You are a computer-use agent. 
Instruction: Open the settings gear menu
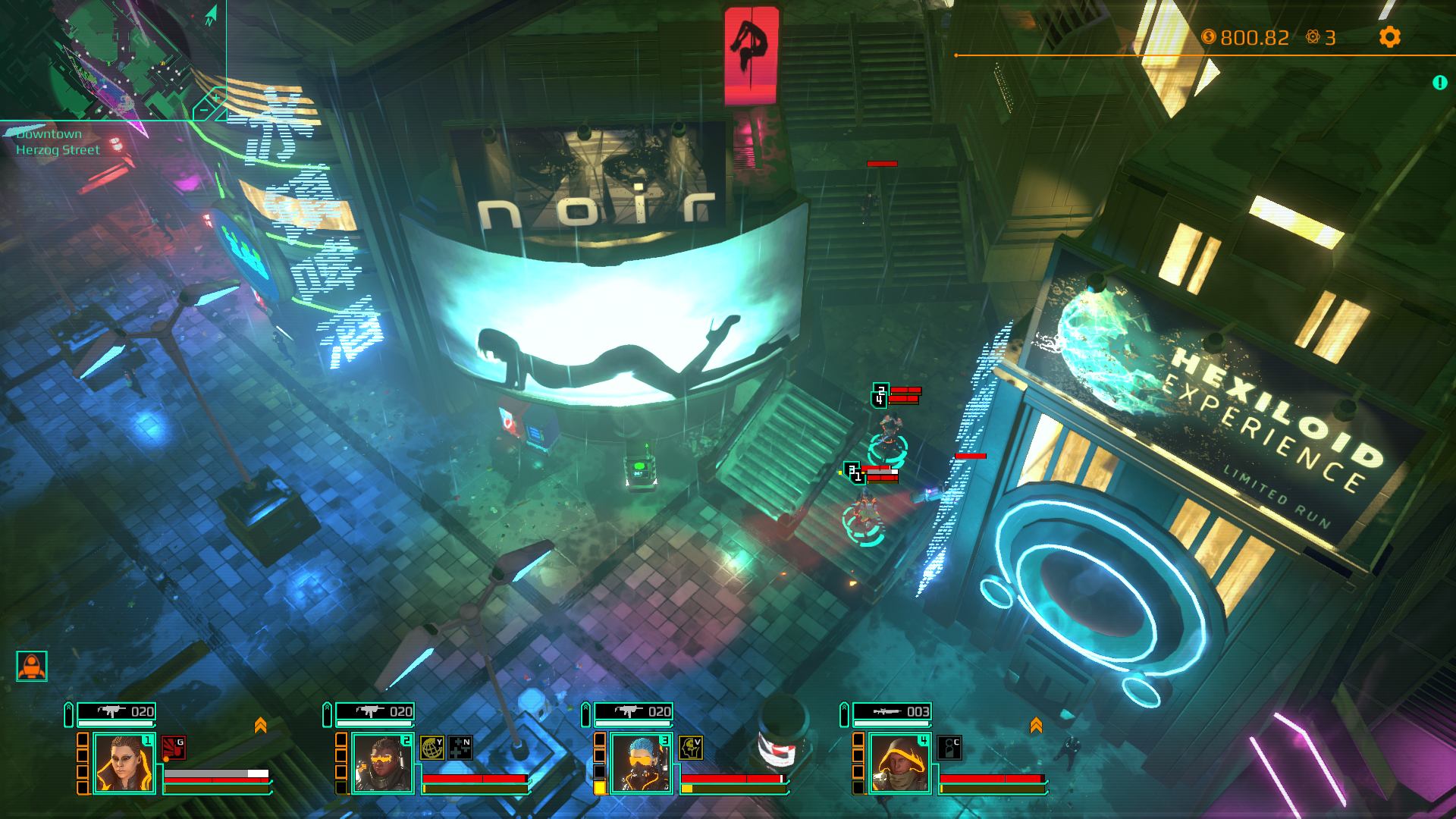(1389, 37)
